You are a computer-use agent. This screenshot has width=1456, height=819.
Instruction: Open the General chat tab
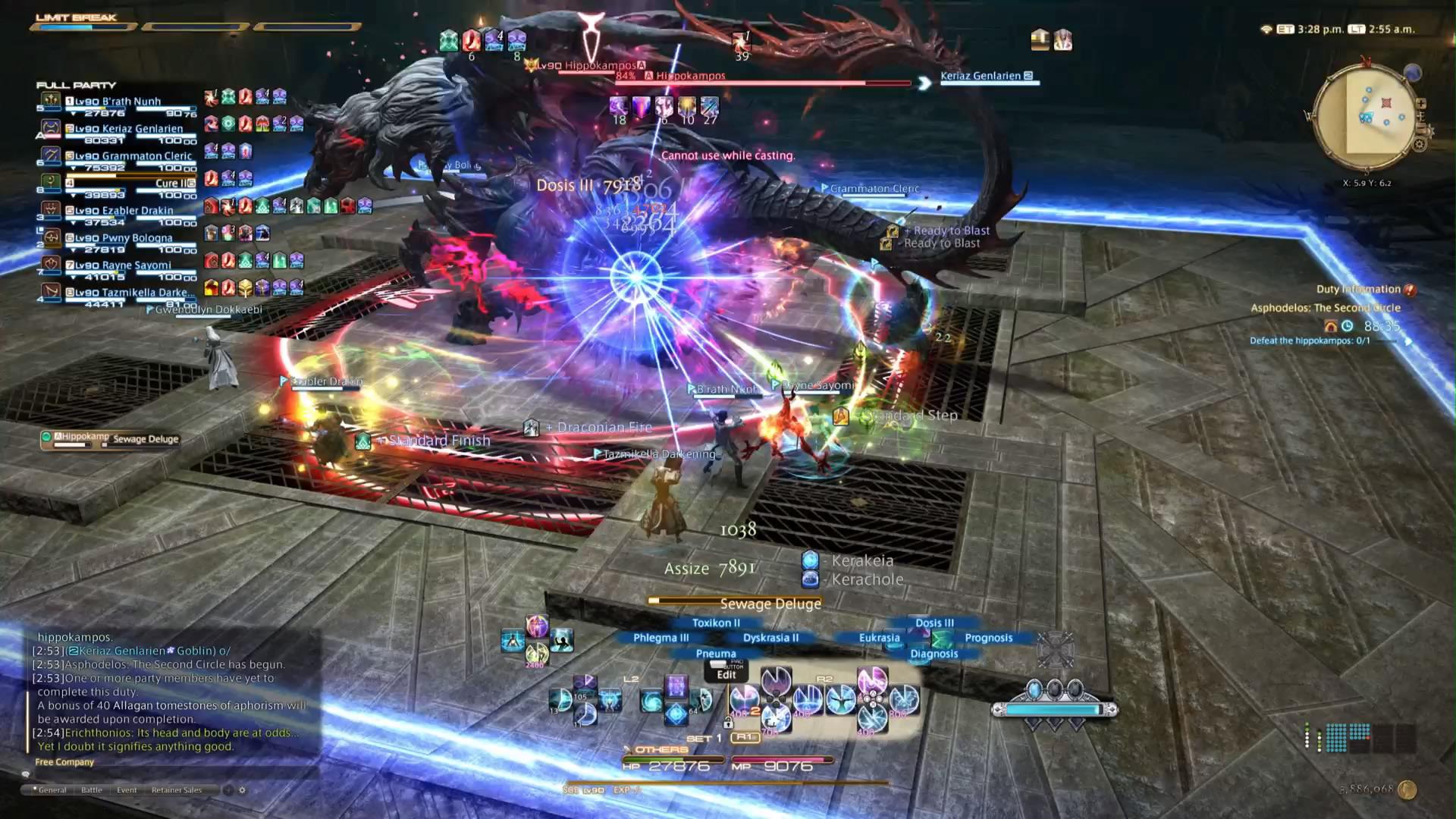(52, 790)
